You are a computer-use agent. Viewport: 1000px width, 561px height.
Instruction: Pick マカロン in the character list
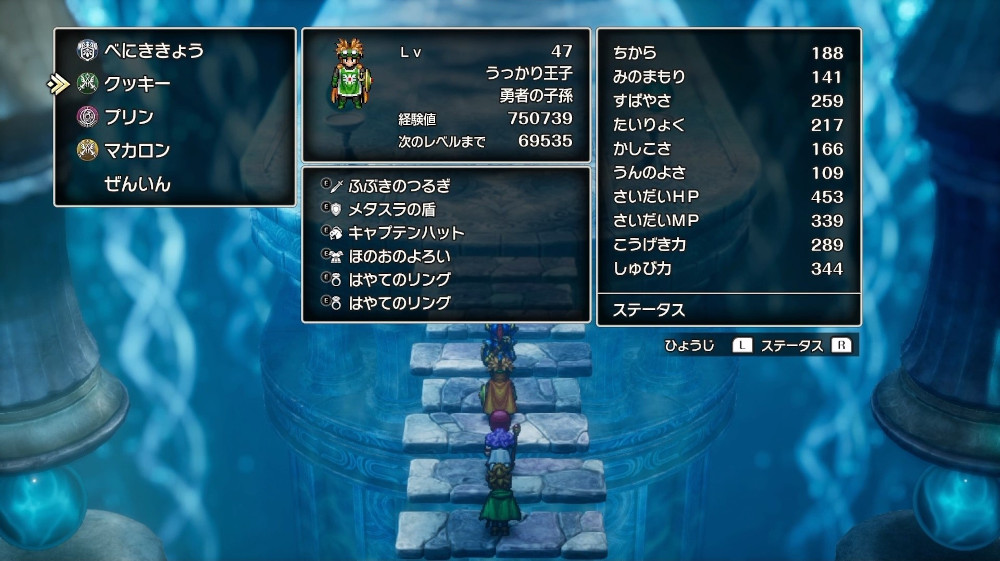pos(137,151)
